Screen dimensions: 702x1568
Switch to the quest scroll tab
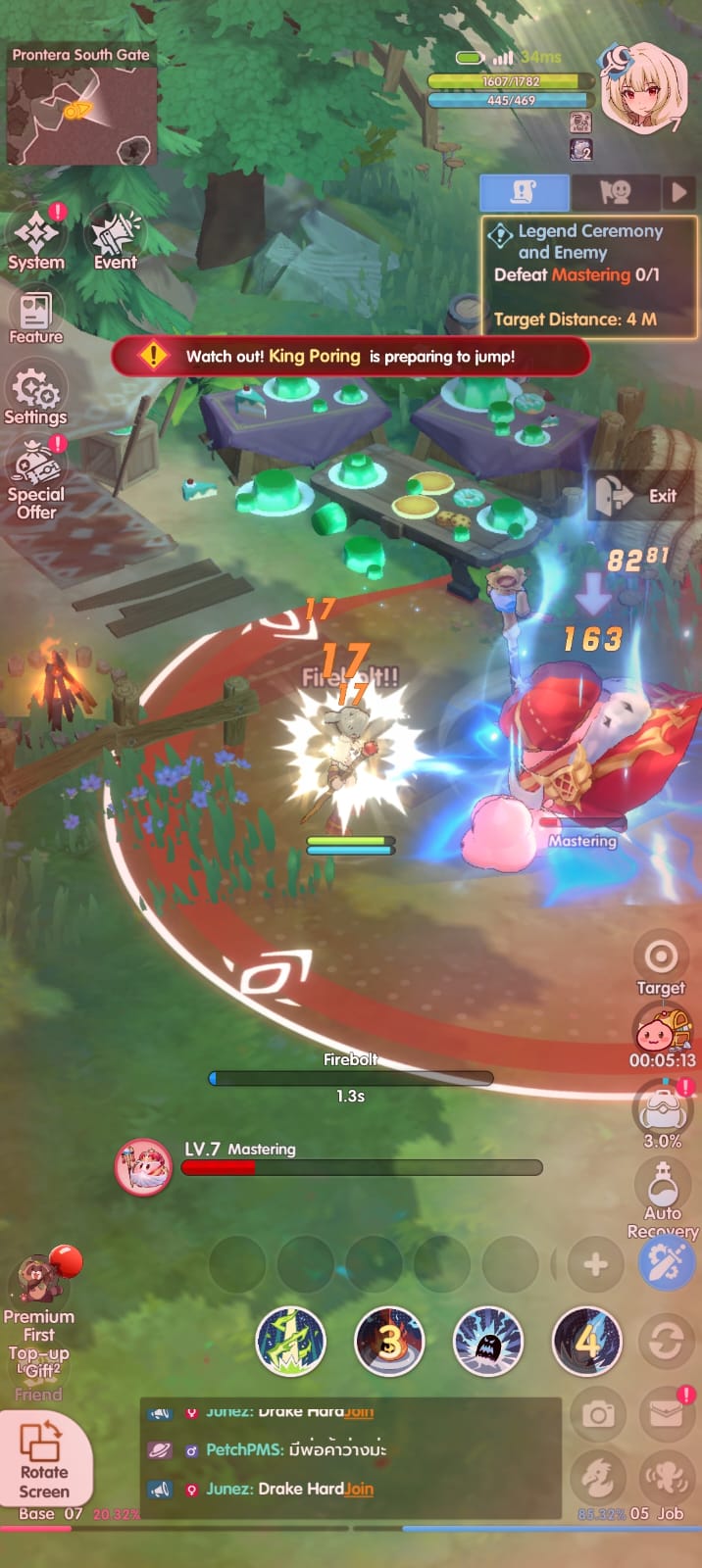coord(524,193)
